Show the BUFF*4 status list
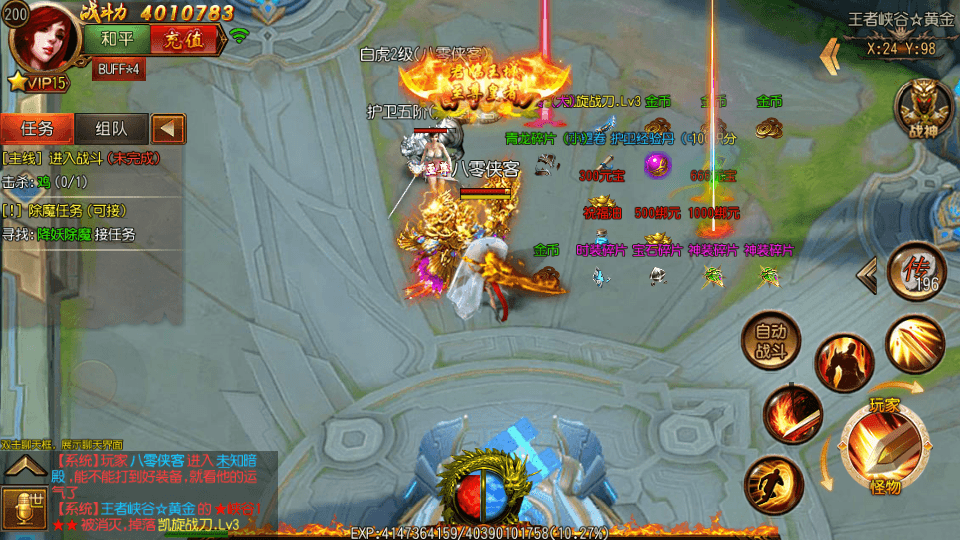Image resolution: width=960 pixels, height=540 pixels. pos(118,70)
